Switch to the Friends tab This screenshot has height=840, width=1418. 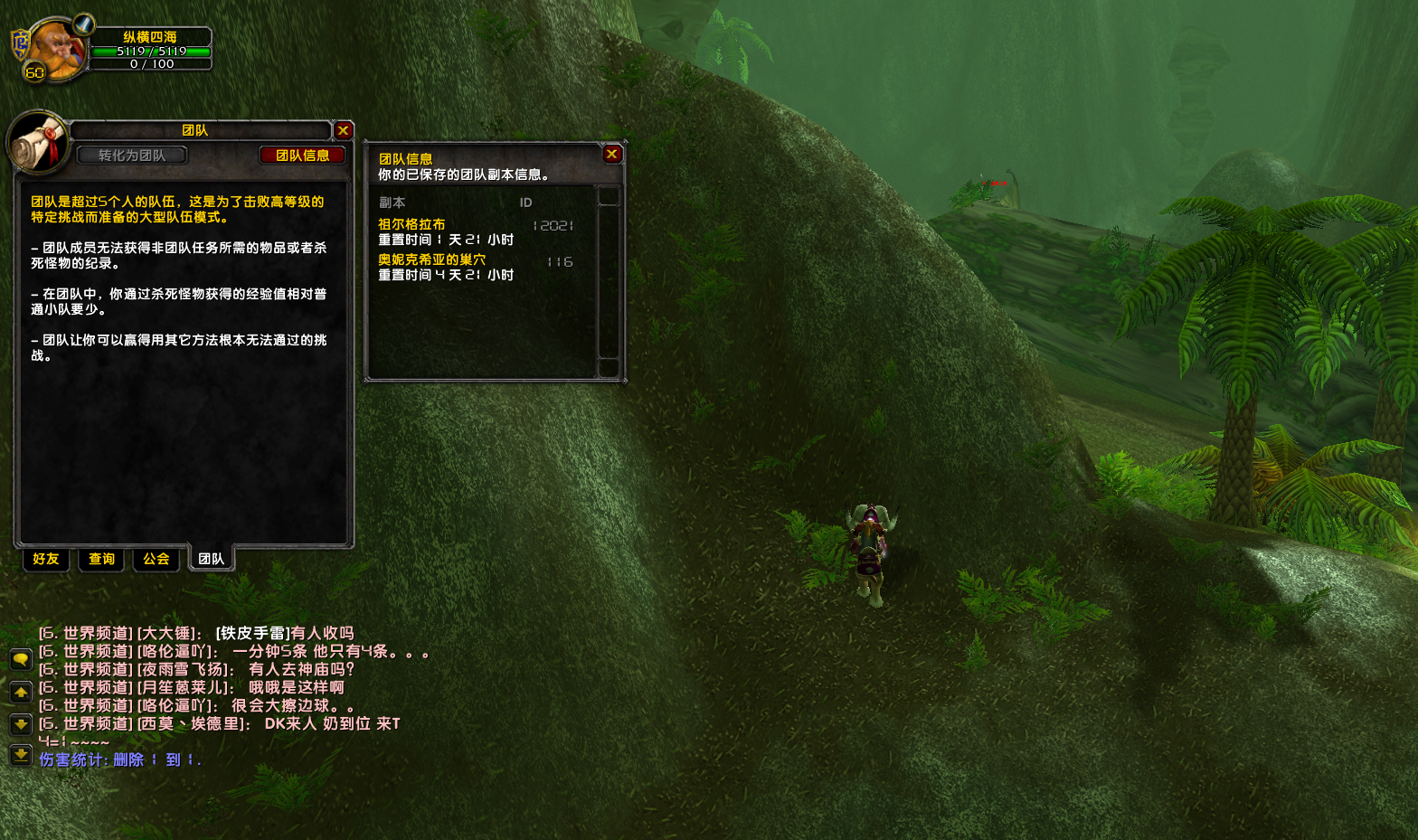tap(46, 559)
